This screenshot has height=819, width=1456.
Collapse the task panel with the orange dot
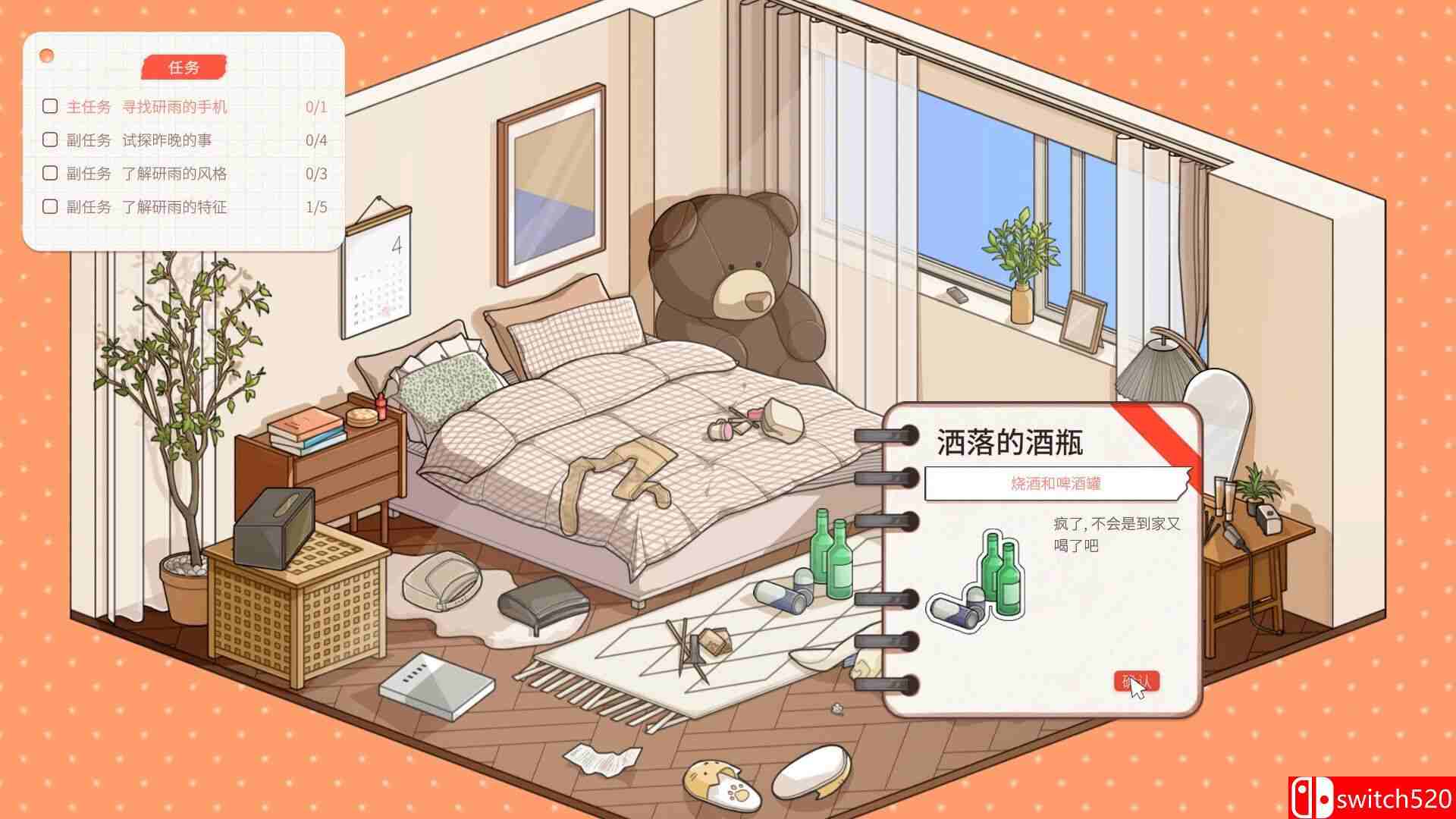coord(47,54)
